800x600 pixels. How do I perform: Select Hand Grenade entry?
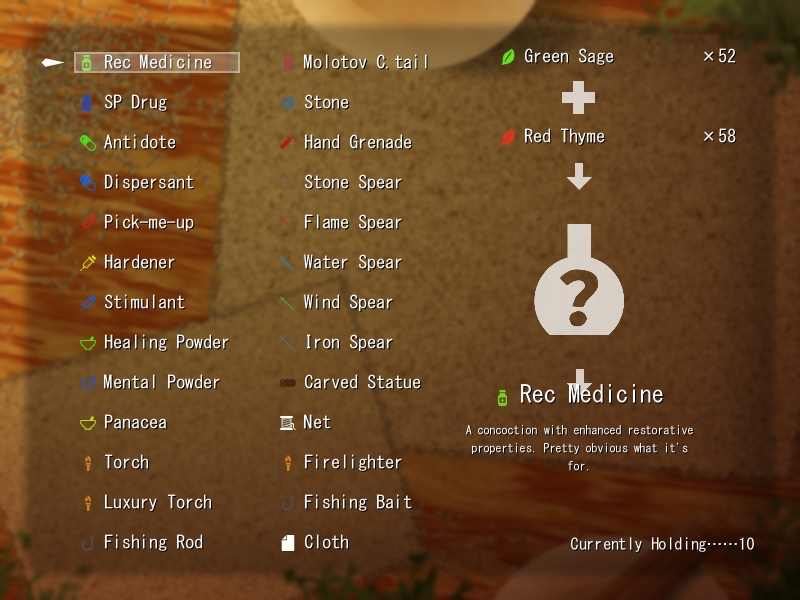point(357,142)
